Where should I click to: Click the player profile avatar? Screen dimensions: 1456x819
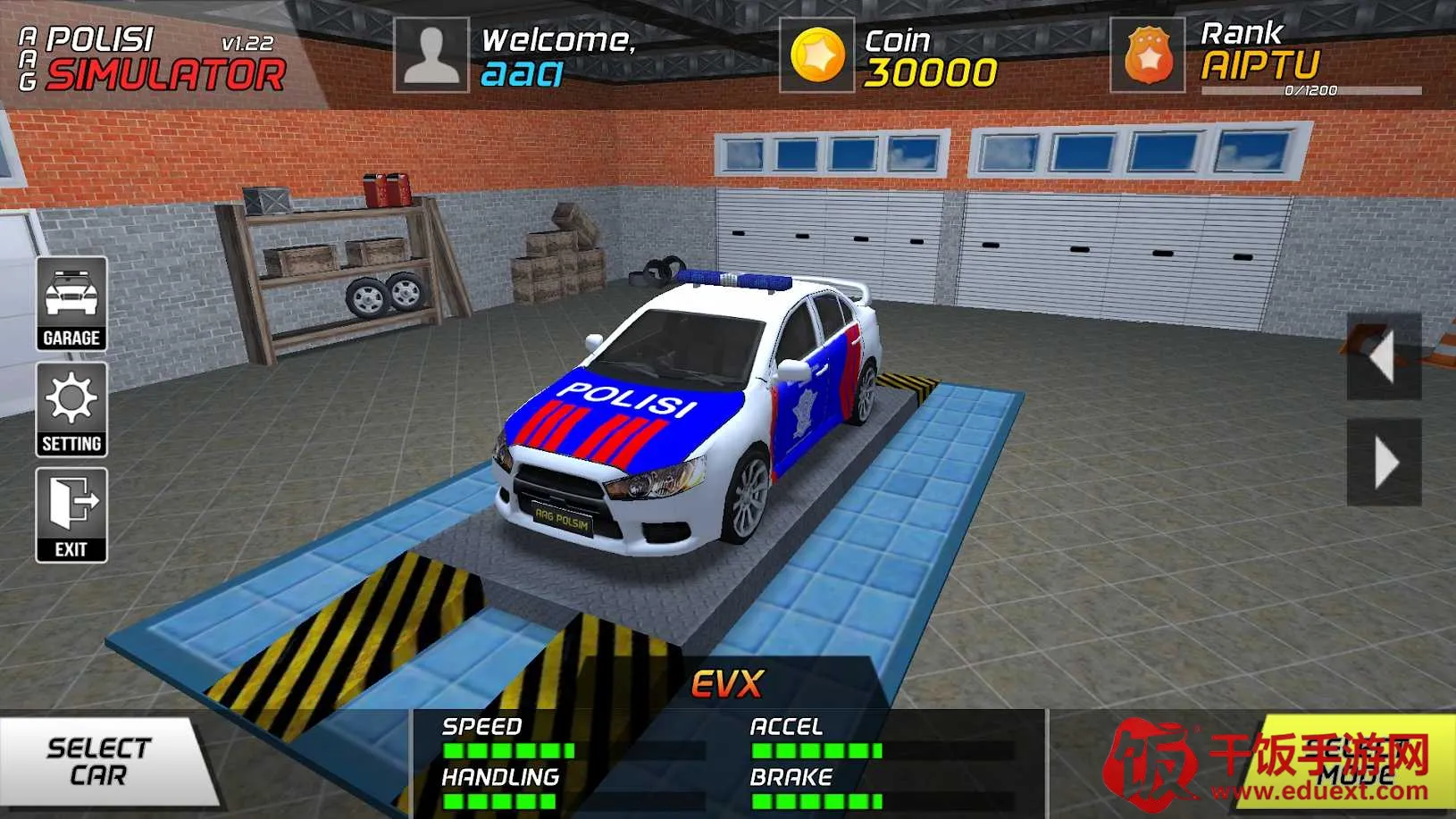pos(431,55)
